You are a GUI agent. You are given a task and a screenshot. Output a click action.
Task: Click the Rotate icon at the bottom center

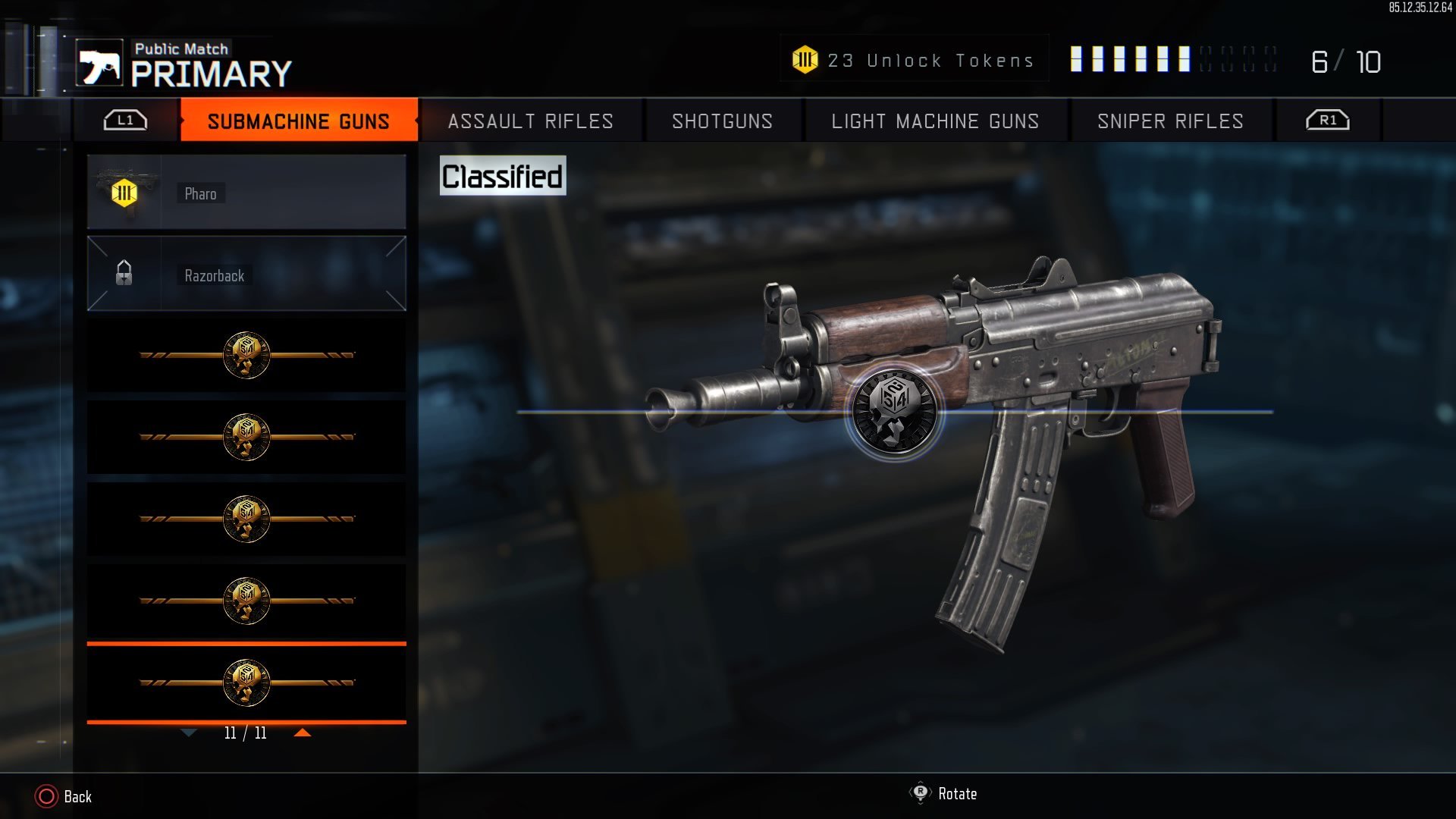point(918,794)
